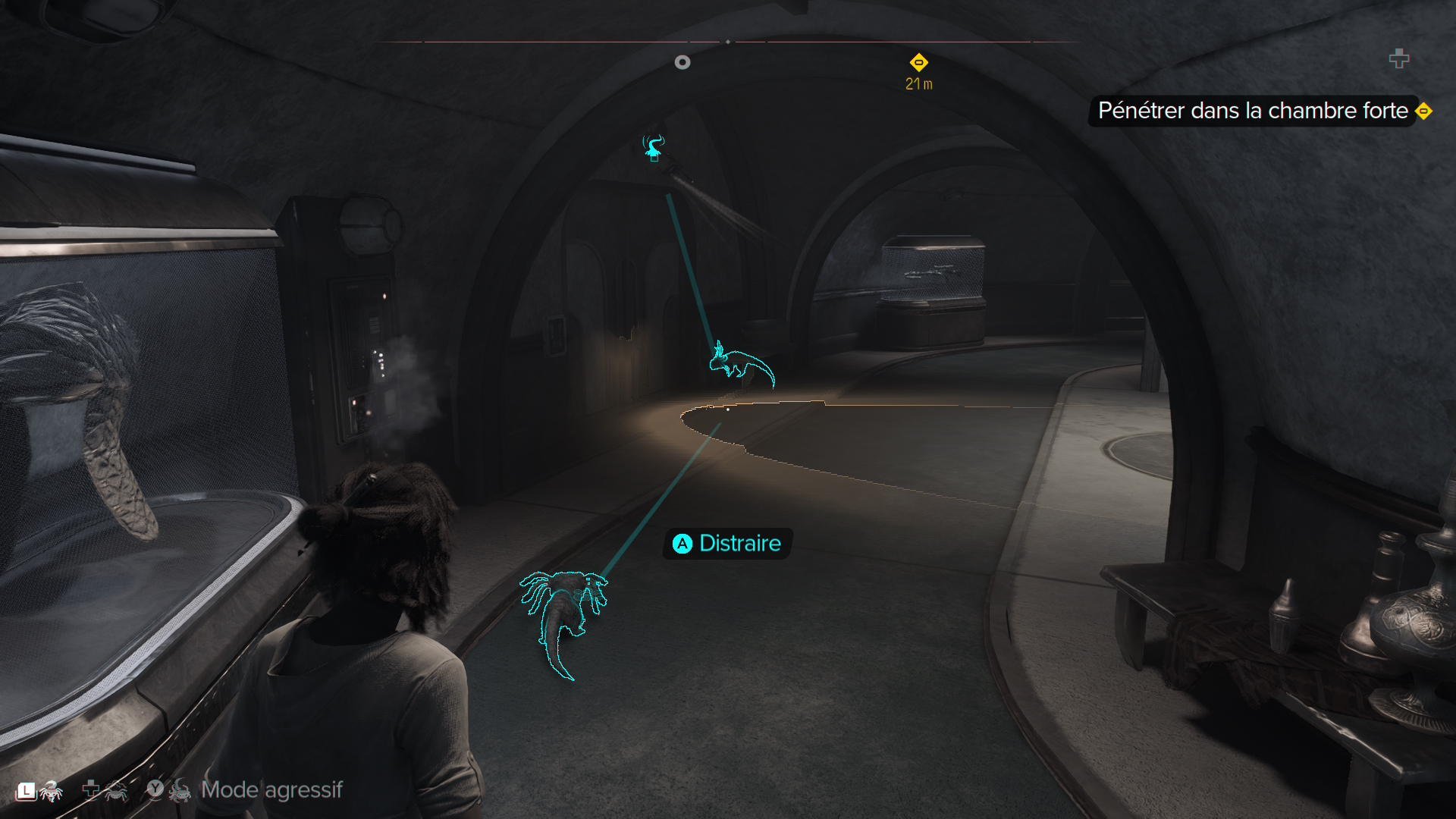The width and height of the screenshot is (1456, 819).
Task: Click the white Nix command icon
Action: (x=51, y=791)
